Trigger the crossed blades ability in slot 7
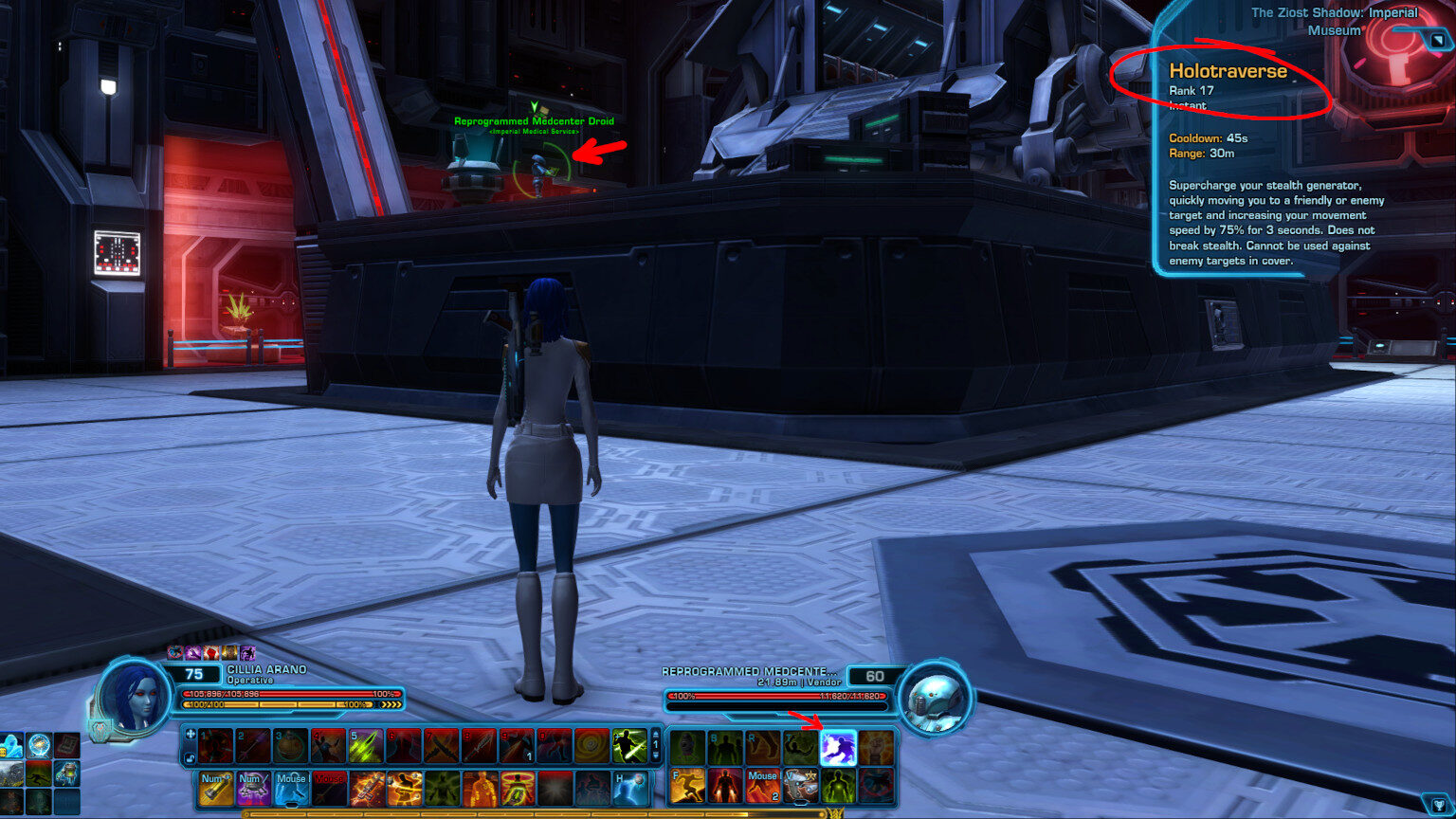This screenshot has width=1456, height=819. [442, 746]
